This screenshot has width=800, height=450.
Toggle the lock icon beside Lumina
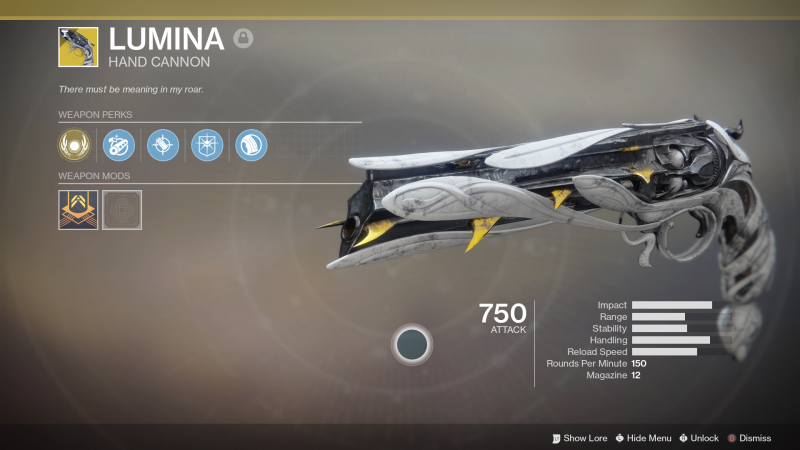[x=243, y=39]
